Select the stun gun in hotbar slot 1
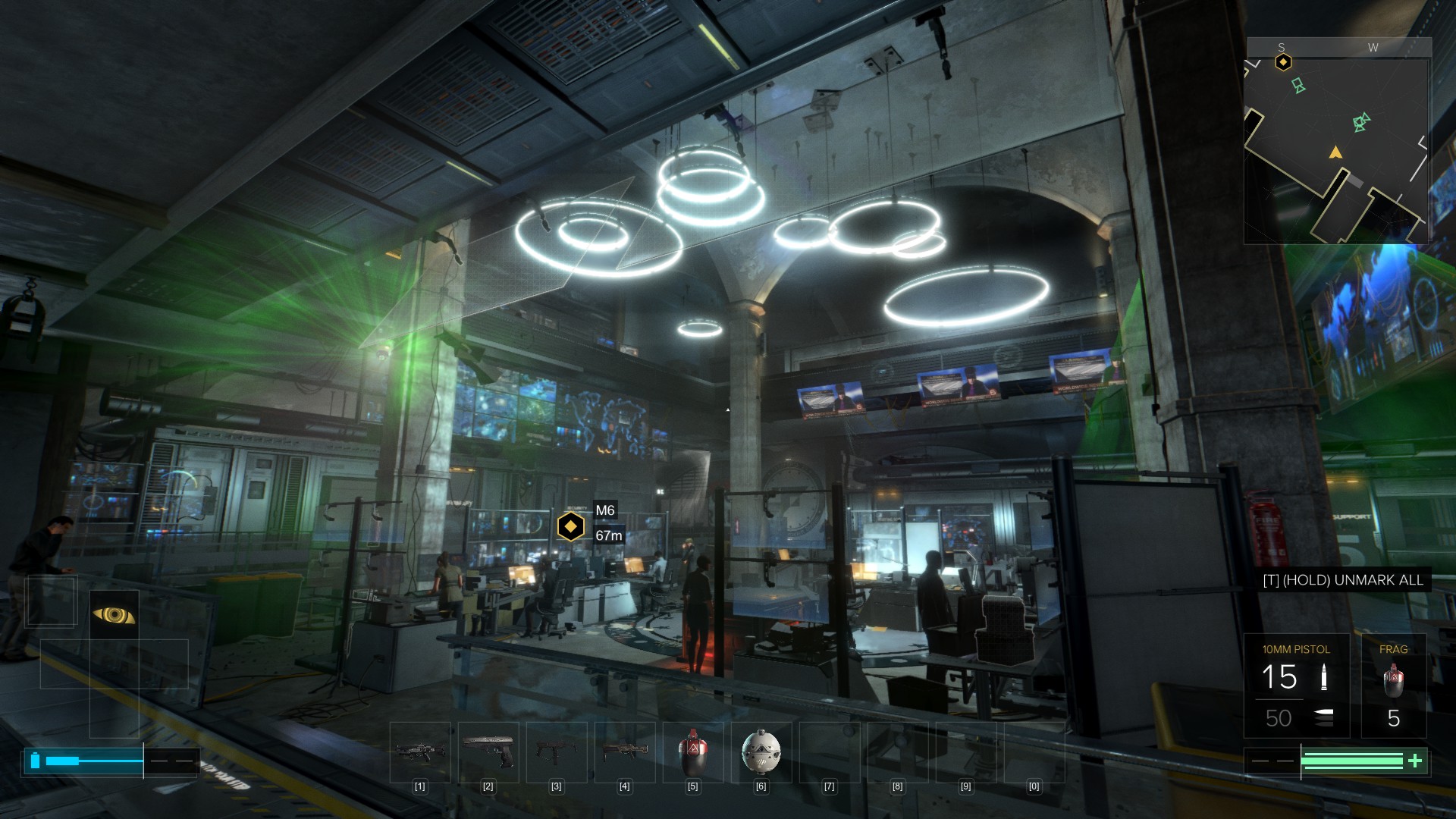This screenshot has width=1456, height=819. pos(419,752)
